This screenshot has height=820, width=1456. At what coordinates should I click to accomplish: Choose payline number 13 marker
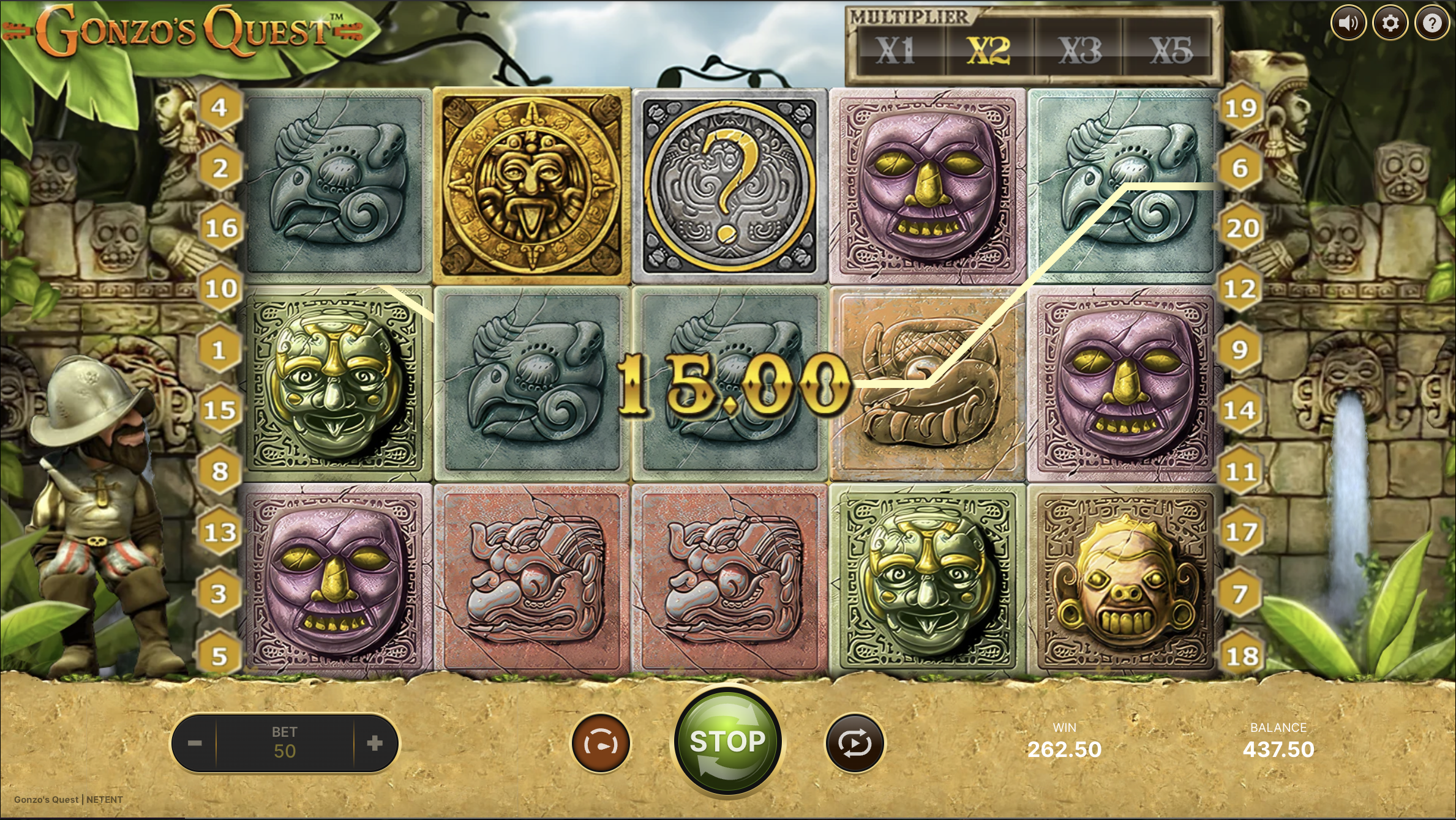pyautogui.click(x=220, y=532)
